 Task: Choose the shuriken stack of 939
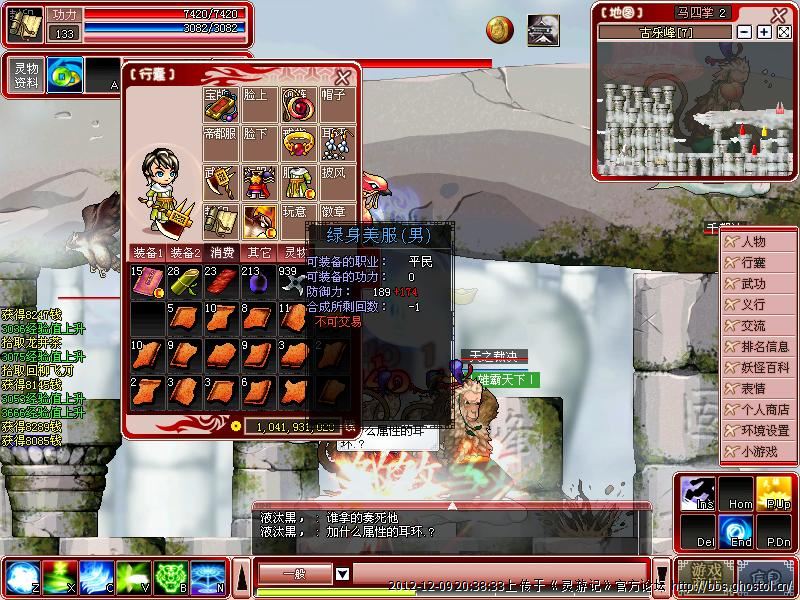click(x=295, y=283)
